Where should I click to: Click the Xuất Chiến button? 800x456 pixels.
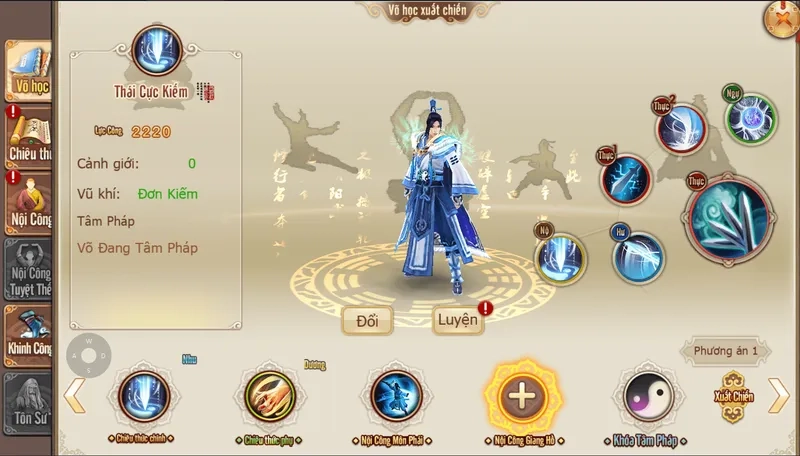click(733, 394)
